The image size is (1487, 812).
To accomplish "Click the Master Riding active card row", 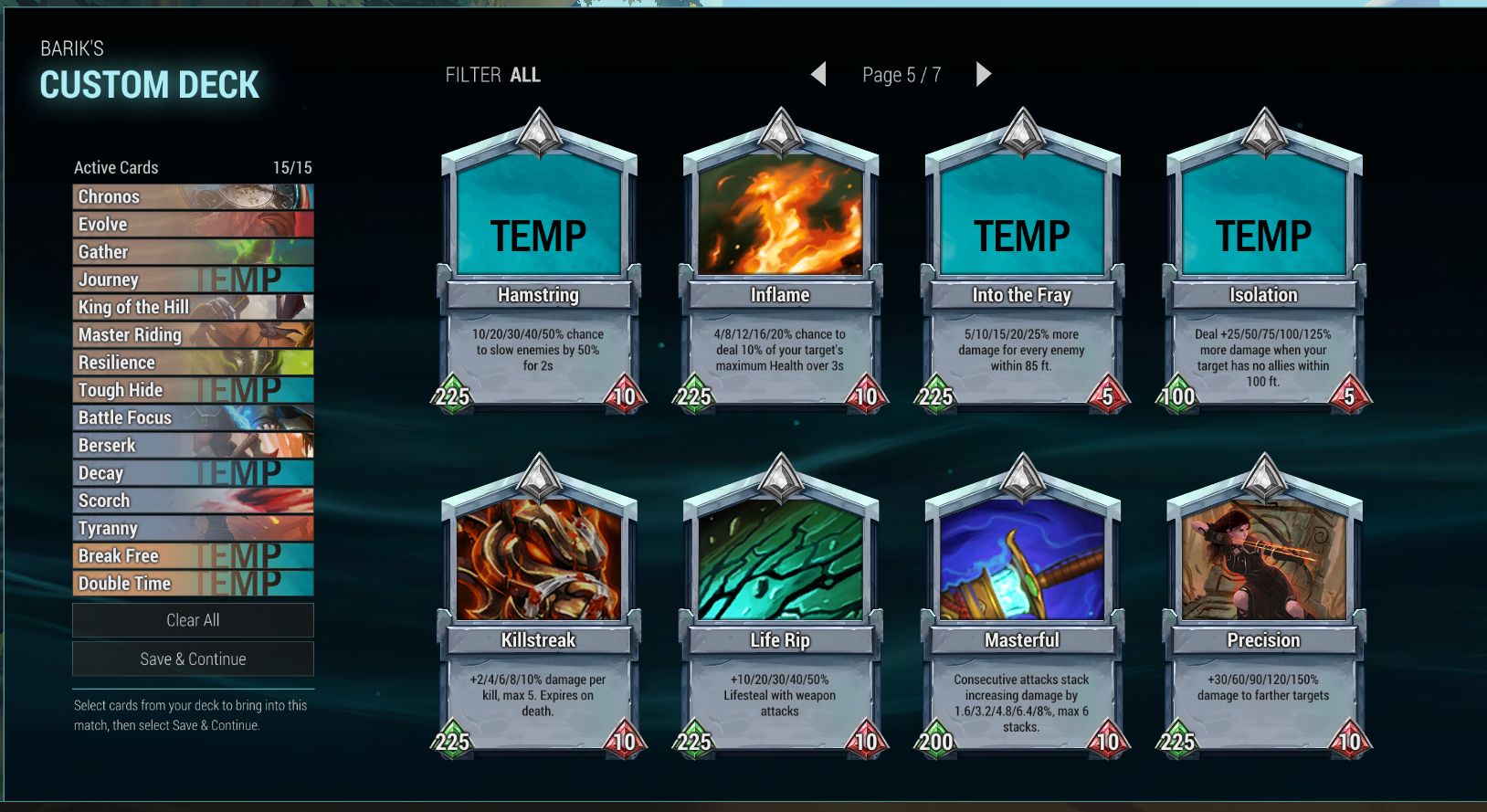I will [193, 335].
